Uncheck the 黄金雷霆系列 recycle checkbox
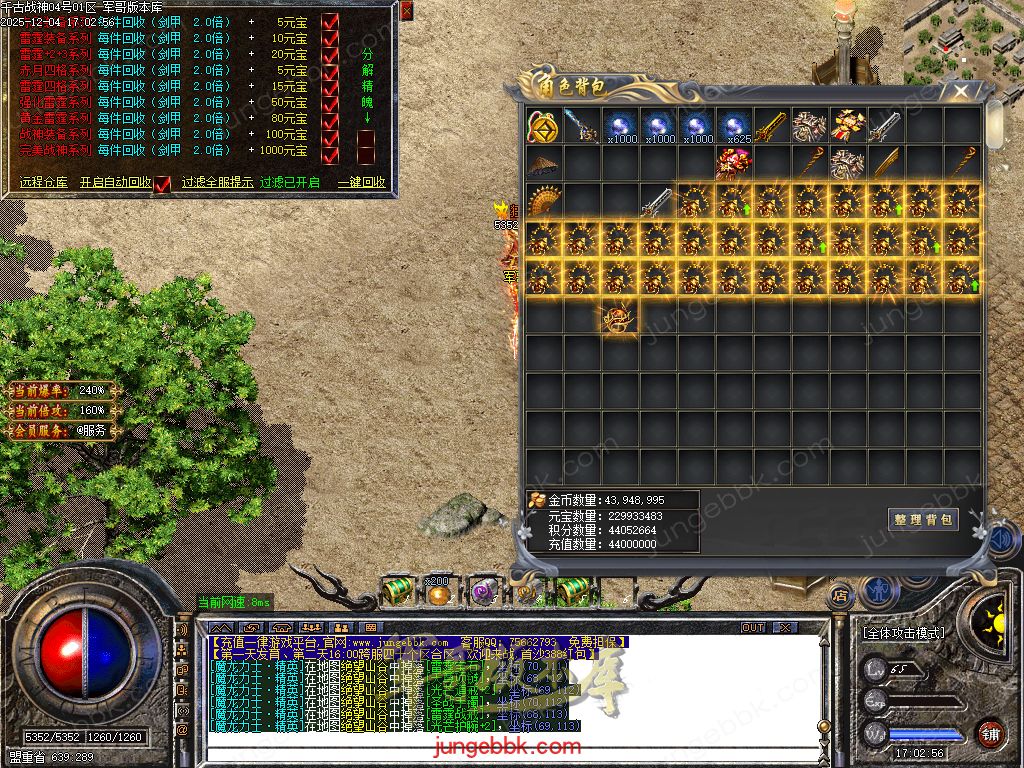 click(x=331, y=119)
